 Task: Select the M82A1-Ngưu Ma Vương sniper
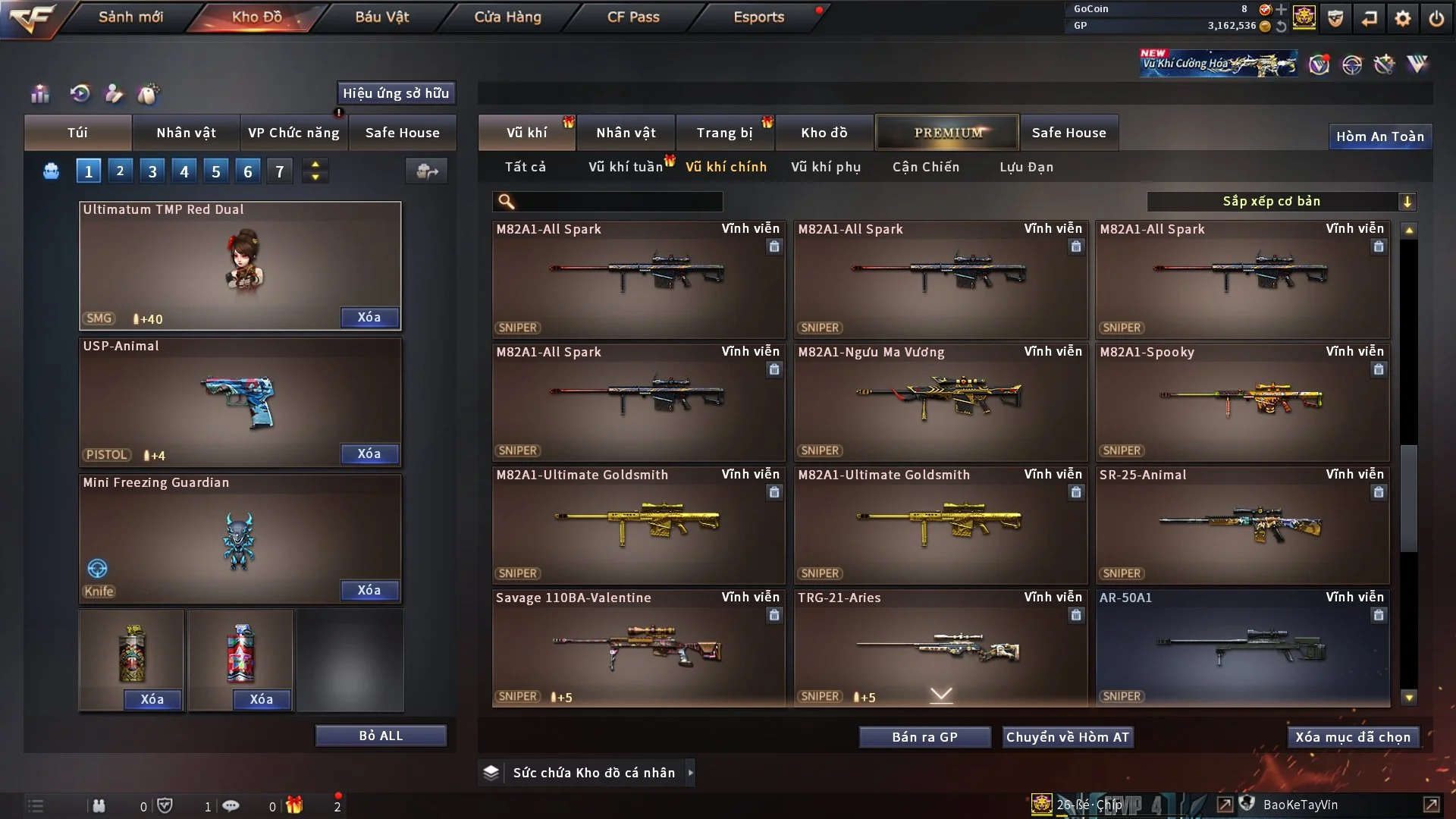click(x=940, y=402)
